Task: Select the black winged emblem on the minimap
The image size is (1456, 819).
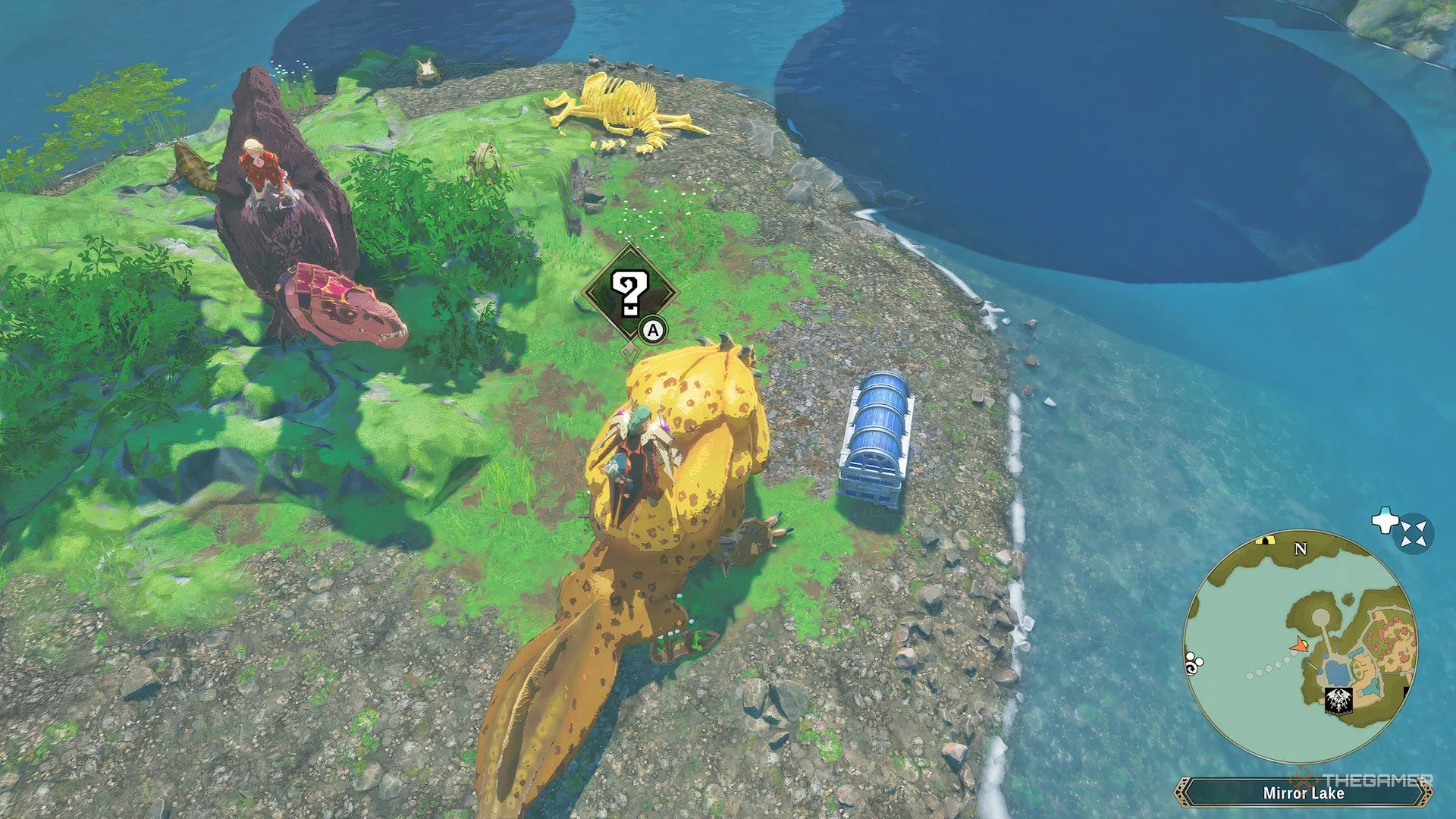Action: (1338, 701)
